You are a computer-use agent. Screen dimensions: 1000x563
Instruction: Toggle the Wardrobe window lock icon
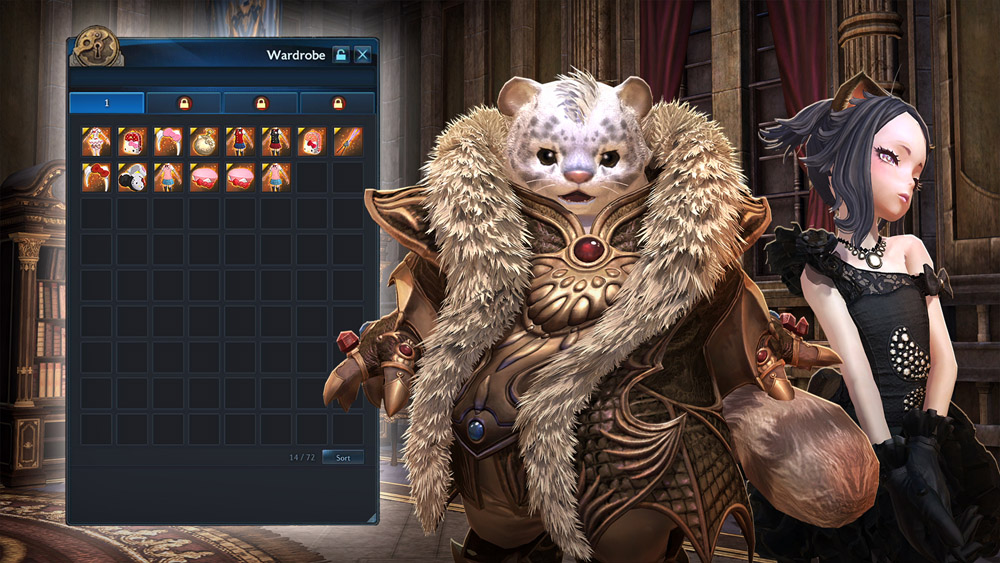point(341,55)
